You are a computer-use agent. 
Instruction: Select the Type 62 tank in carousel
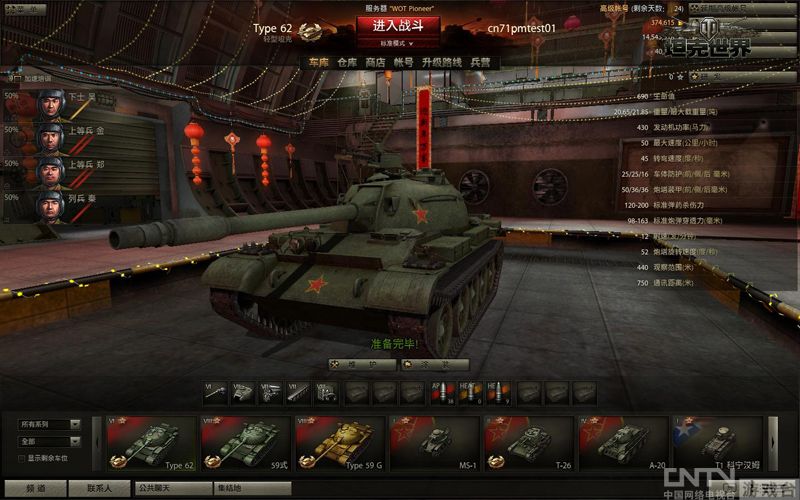tap(151, 443)
